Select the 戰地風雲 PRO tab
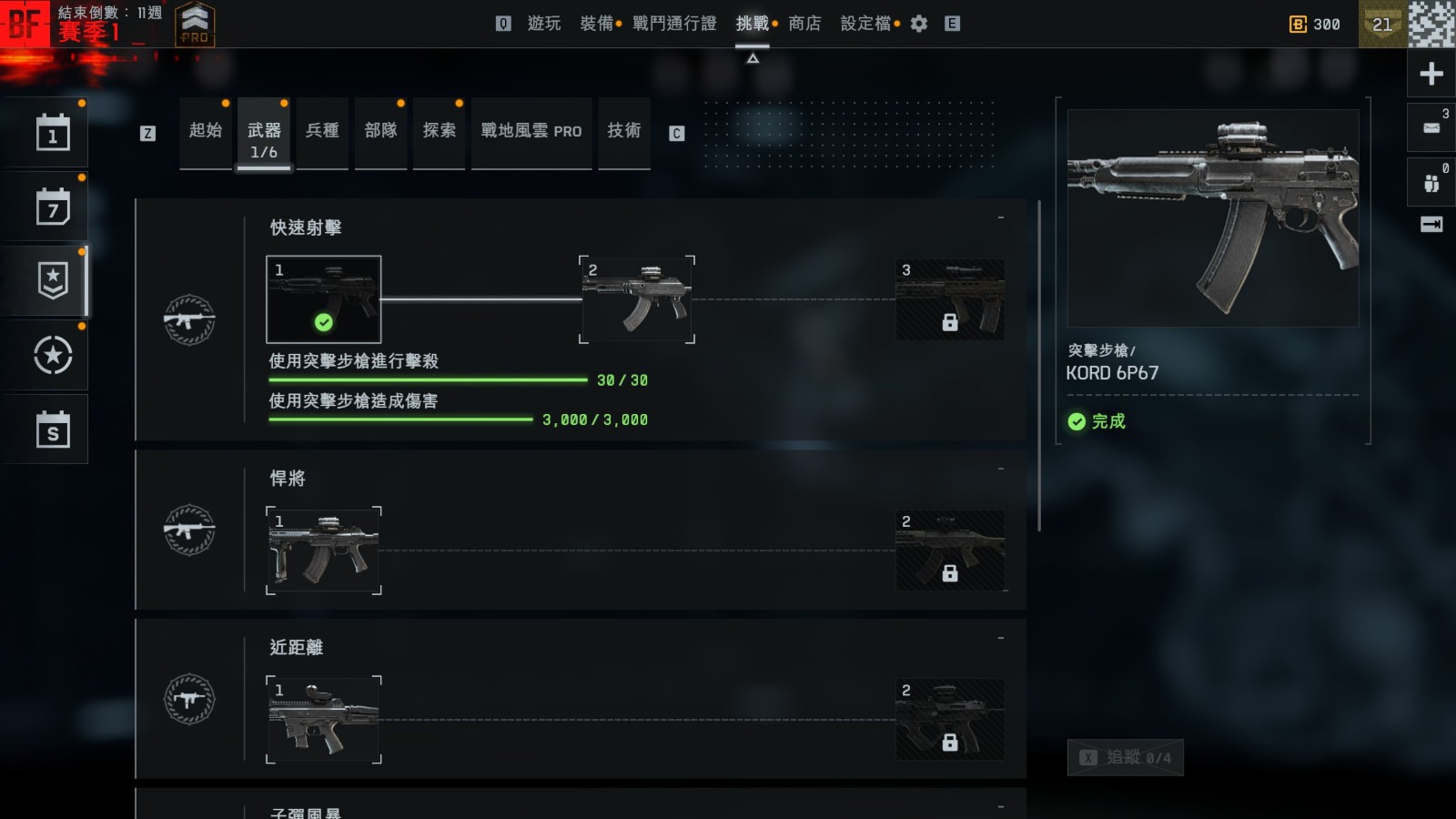Image resolution: width=1456 pixels, height=819 pixels. coord(531,131)
